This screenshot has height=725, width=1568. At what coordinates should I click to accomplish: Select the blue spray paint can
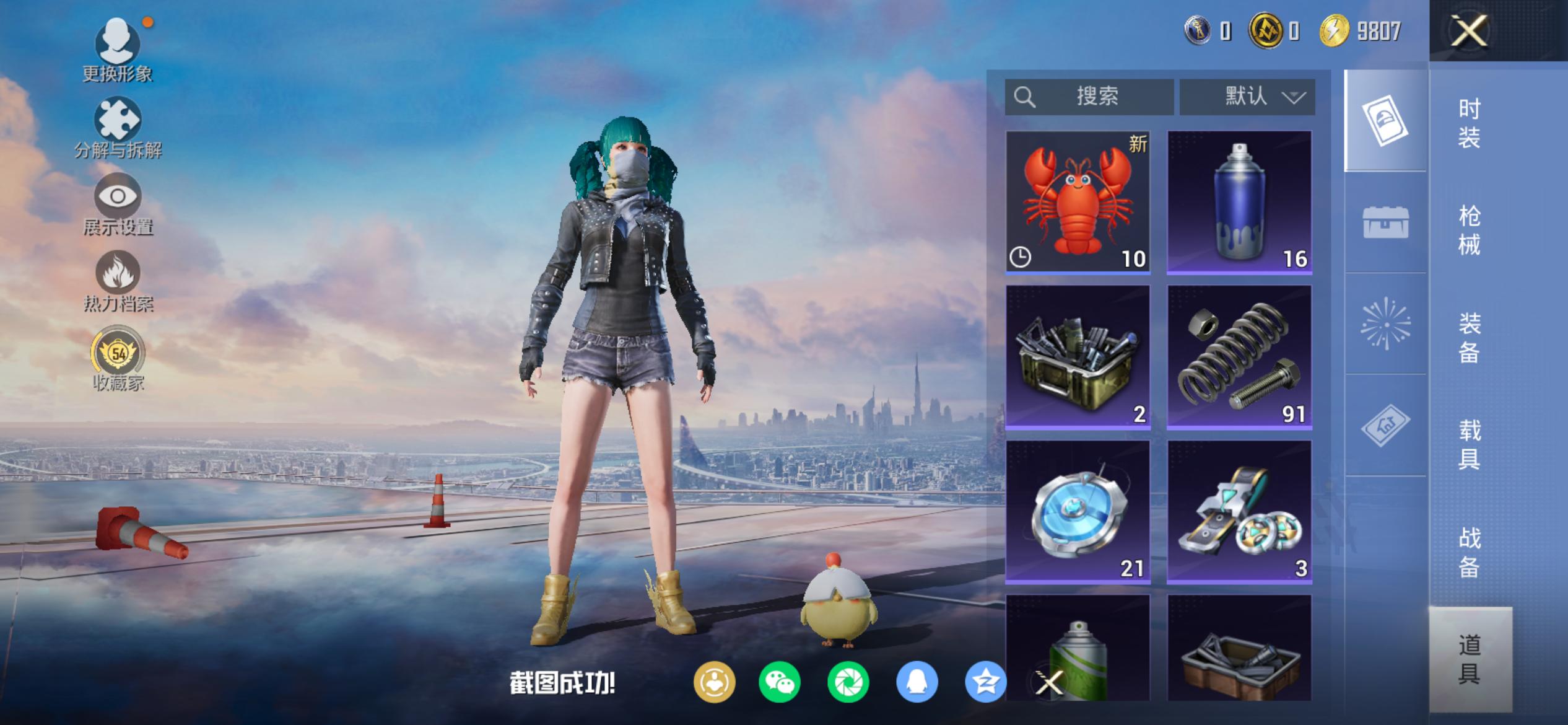1239,202
